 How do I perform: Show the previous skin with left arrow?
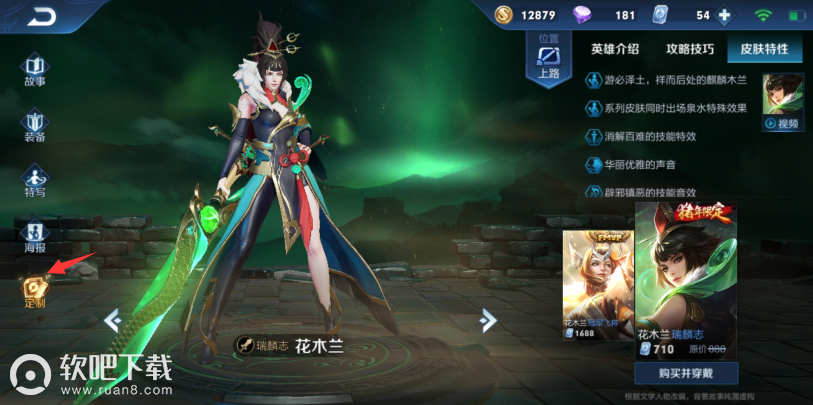point(112,320)
